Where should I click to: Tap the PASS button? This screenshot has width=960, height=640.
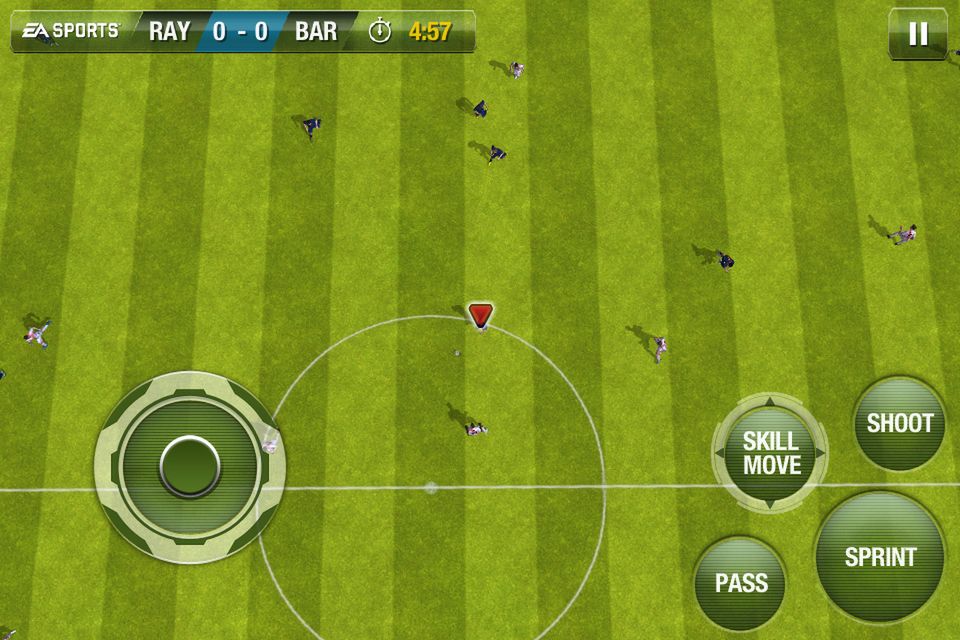[x=740, y=583]
